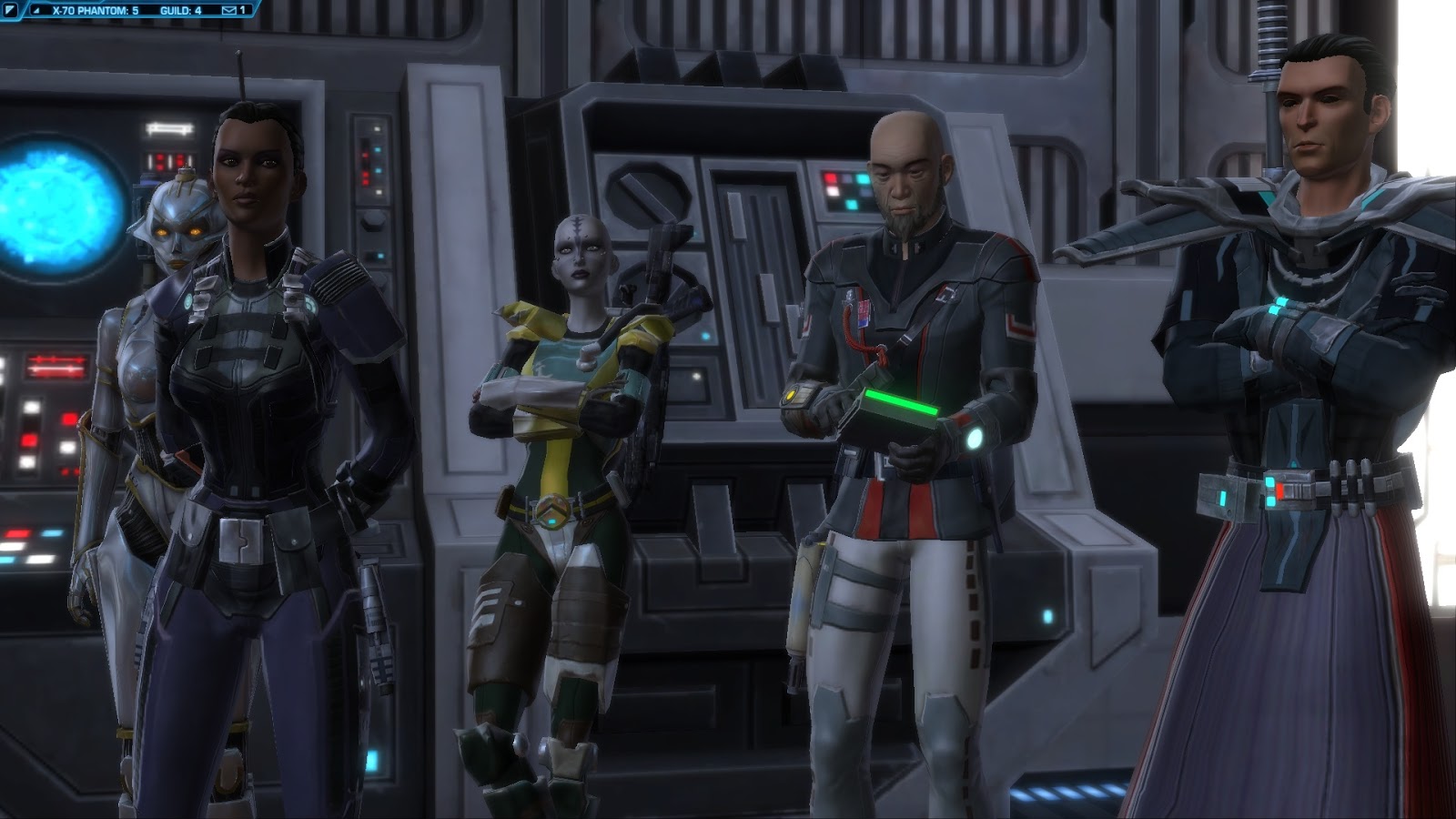Image resolution: width=1456 pixels, height=819 pixels.
Task: Click the GUILD: 4 label
Action: (x=180, y=11)
